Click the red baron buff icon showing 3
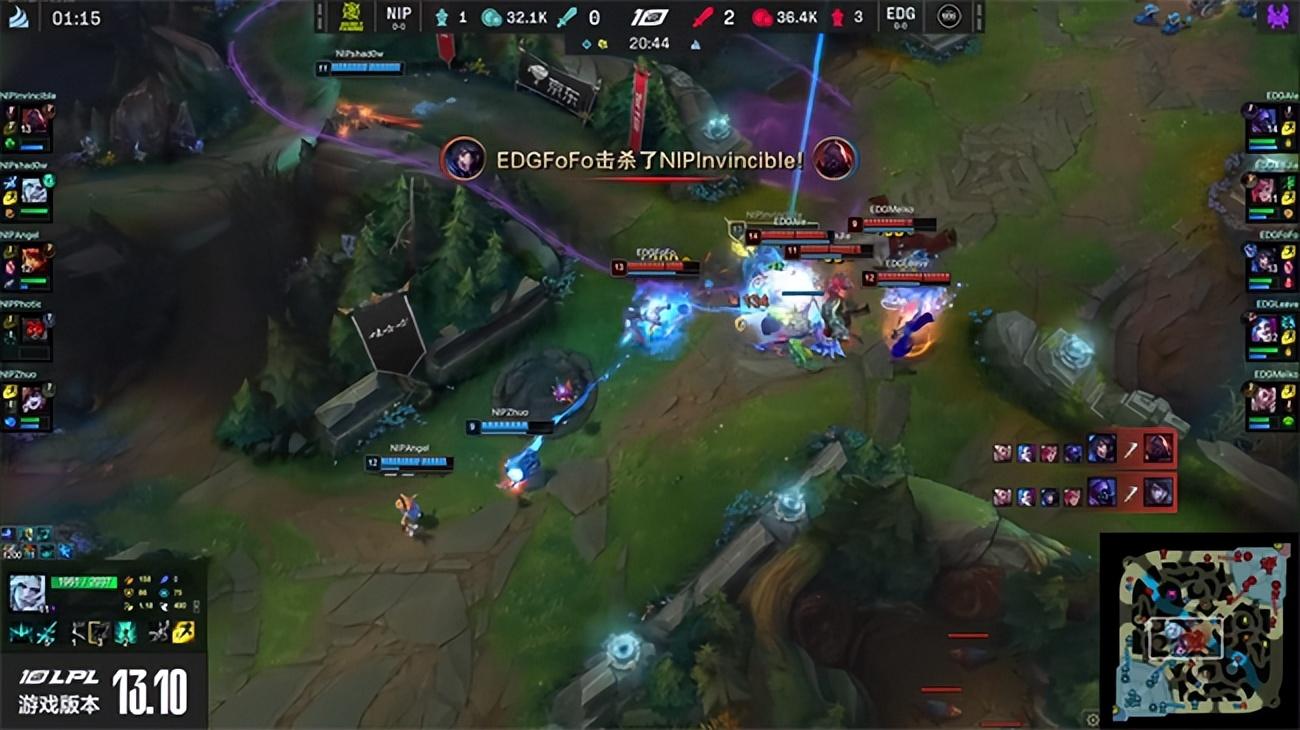 [x=839, y=17]
